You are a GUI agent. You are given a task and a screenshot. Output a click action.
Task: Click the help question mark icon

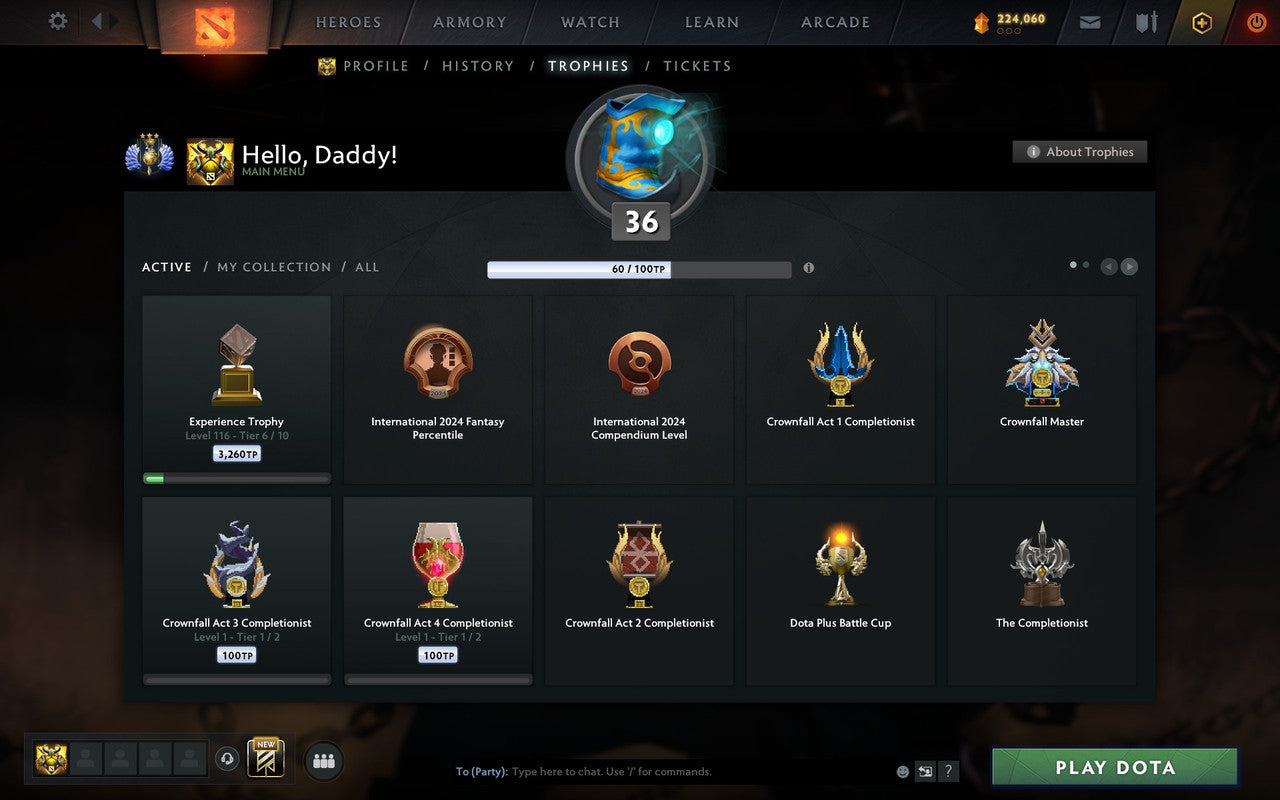click(948, 771)
